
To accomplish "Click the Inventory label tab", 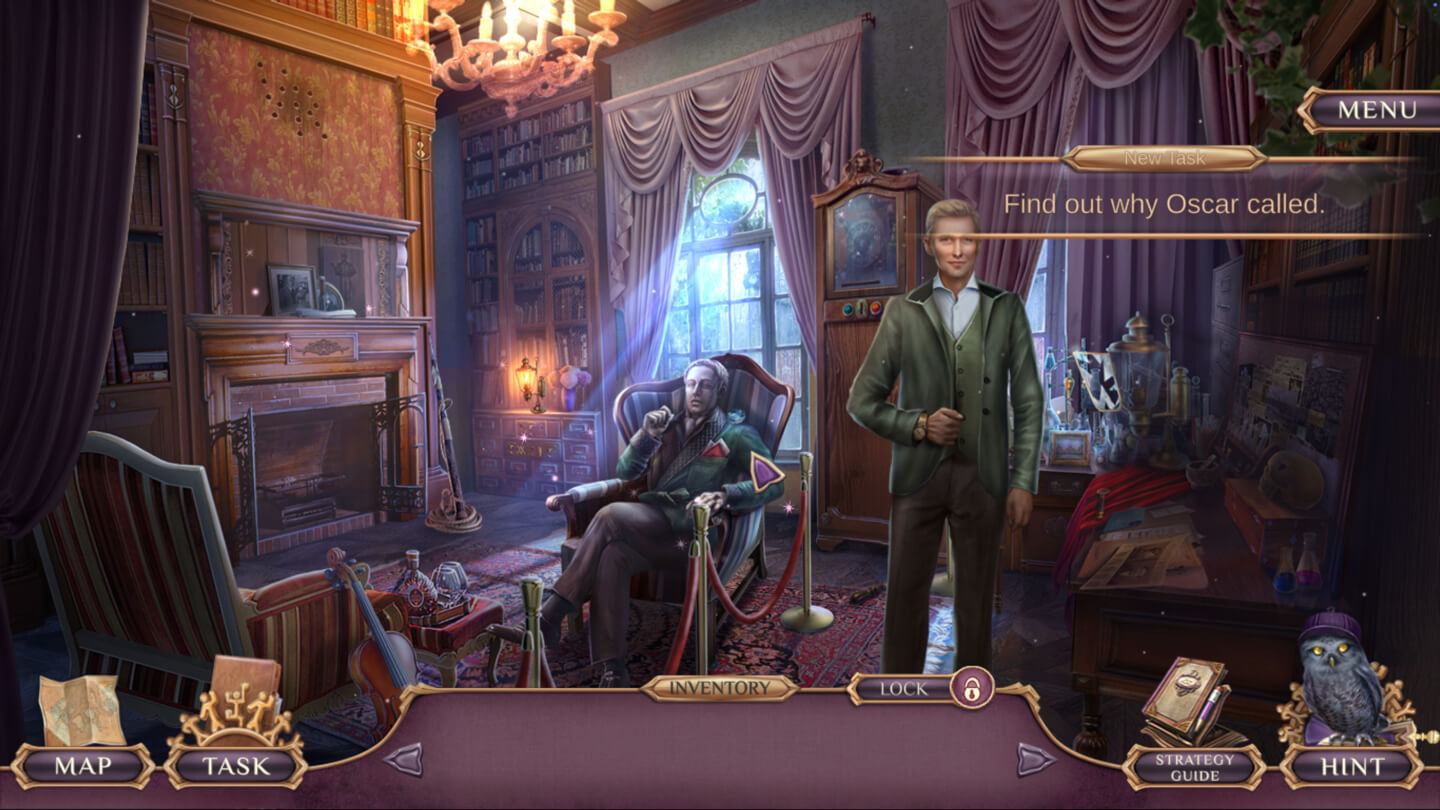I will tap(720, 688).
